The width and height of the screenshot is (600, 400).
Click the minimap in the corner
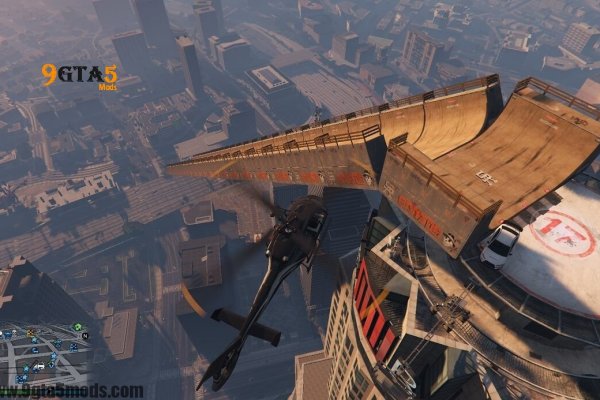(x=45, y=355)
